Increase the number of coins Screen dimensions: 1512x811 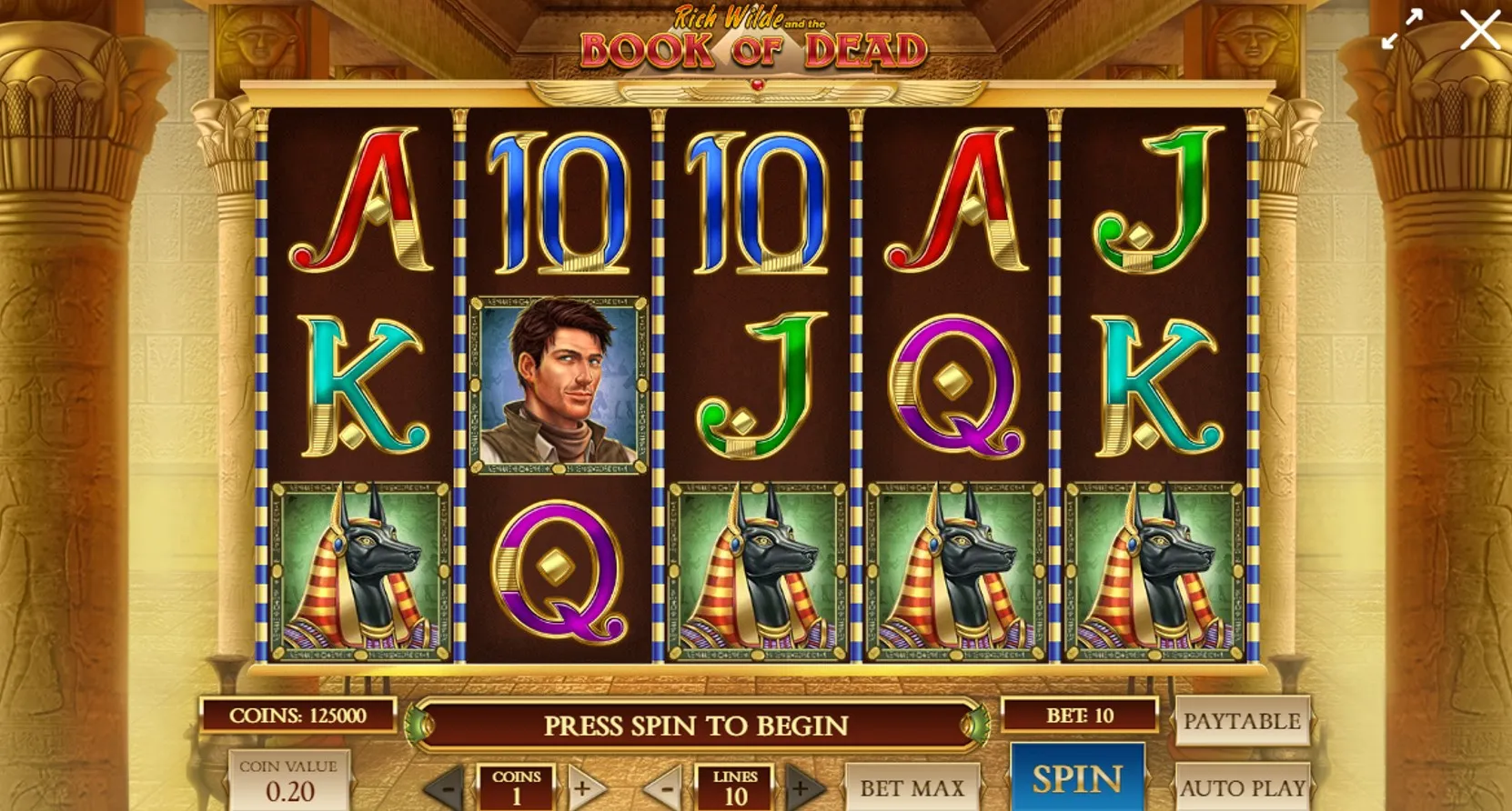[x=584, y=787]
